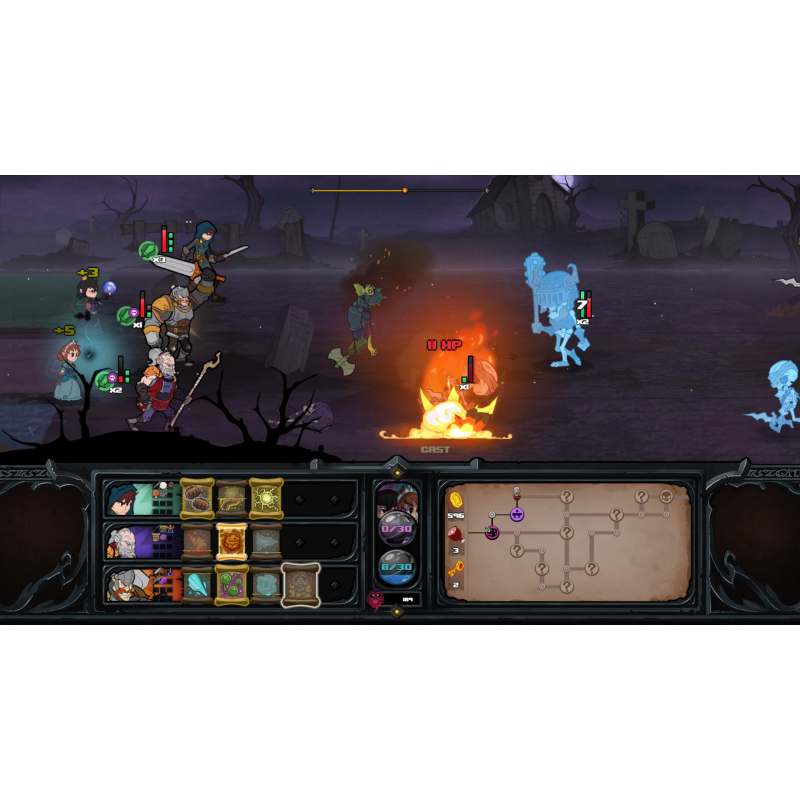This screenshot has width=800, height=800.
Task: Select the twin fists skill scroll
Action: click(x=197, y=498)
